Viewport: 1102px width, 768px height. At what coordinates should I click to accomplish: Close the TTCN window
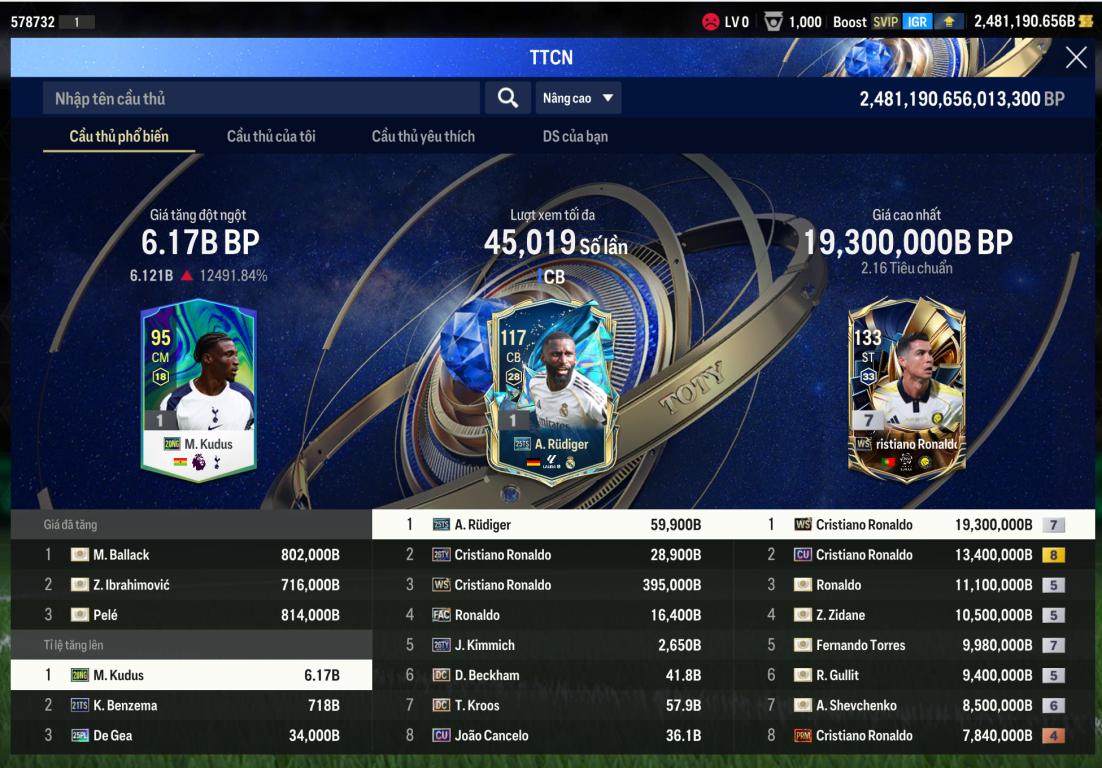pos(1075,58)
